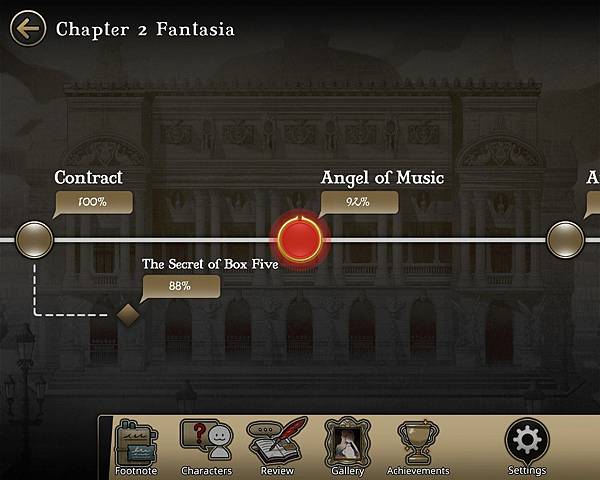600x480 pixels.
Task: Choose the partially visible node at right edge
Action: pyautogui.click(x=565, y=239)
